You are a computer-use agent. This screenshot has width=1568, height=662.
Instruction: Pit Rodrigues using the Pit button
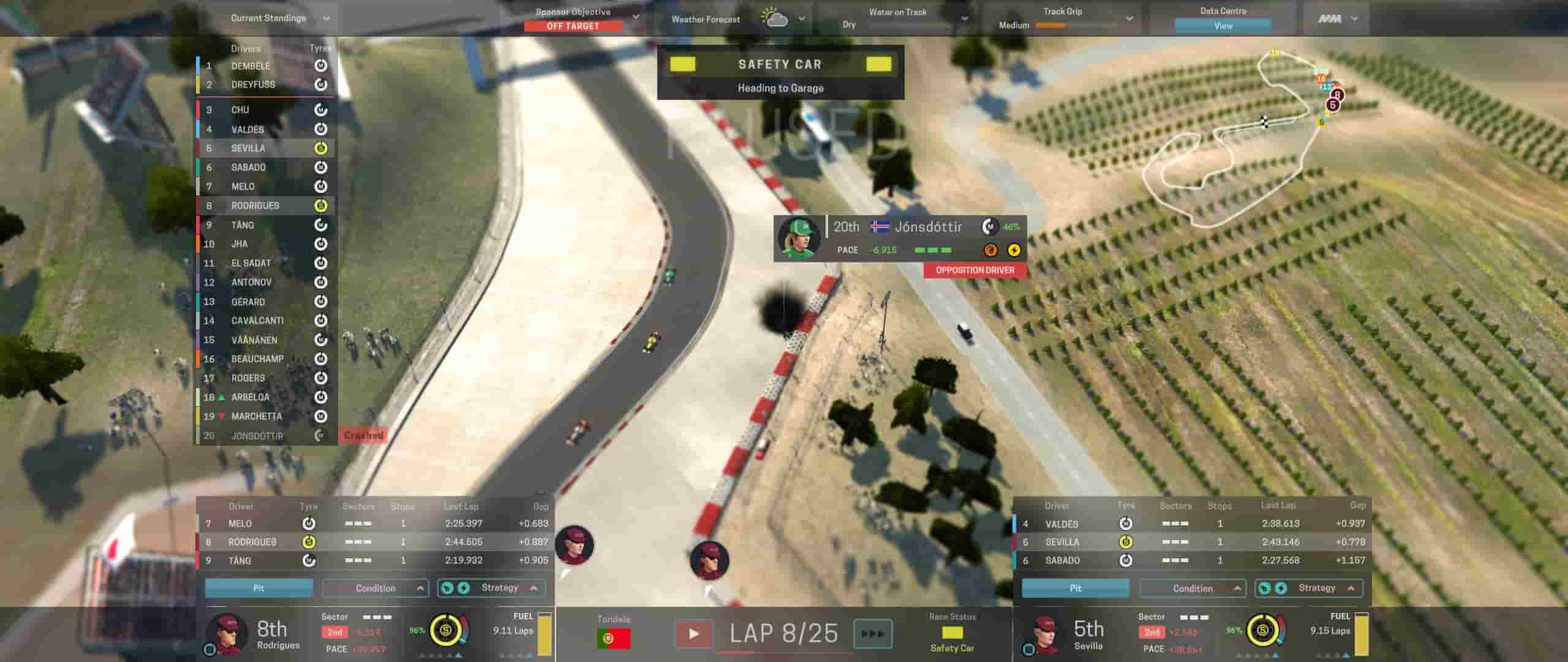[258, 588]
